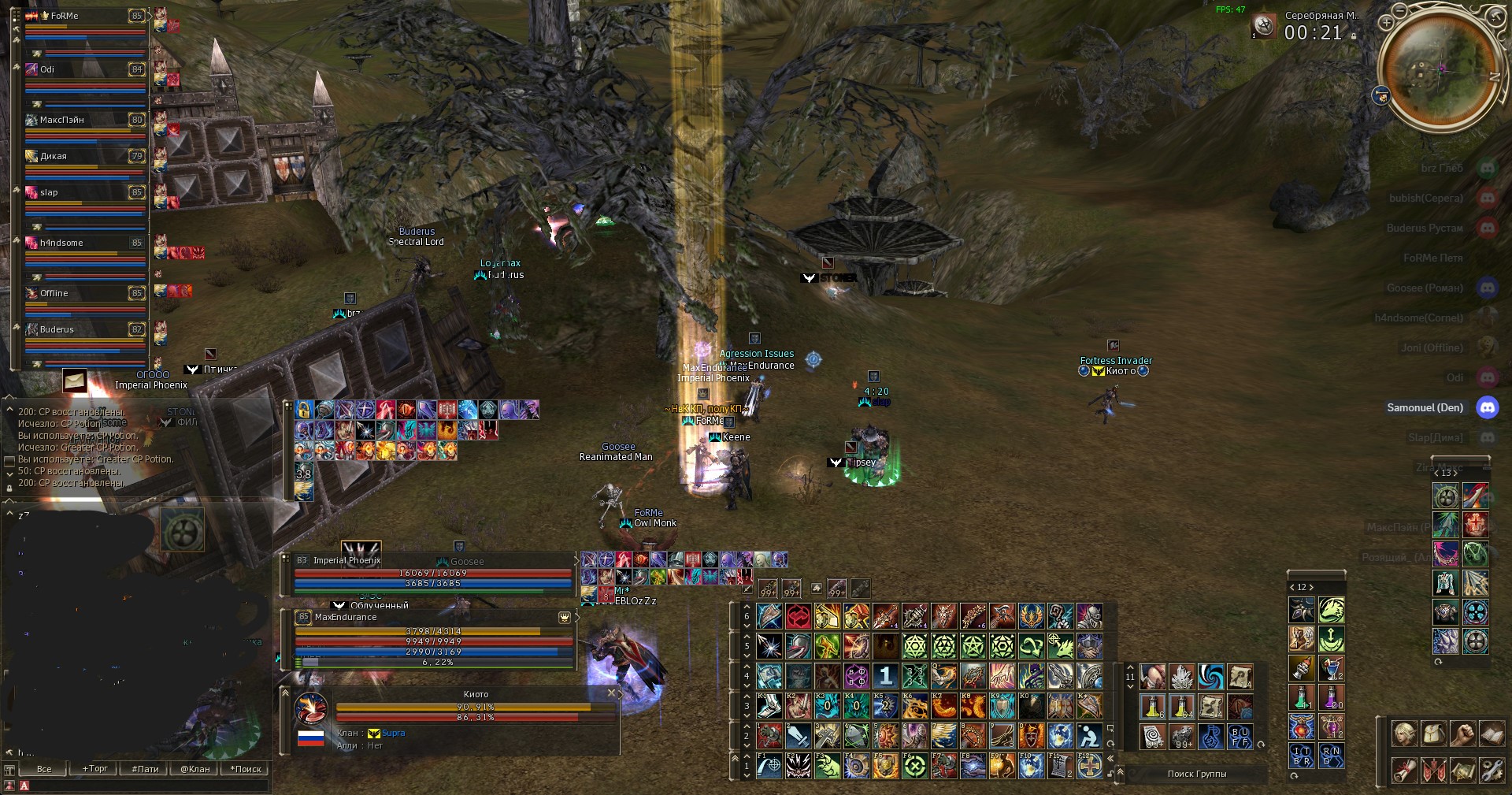Switch to the Все chat tab
This screenshot has width=1512, height=795.
click(x=44, y=769)
